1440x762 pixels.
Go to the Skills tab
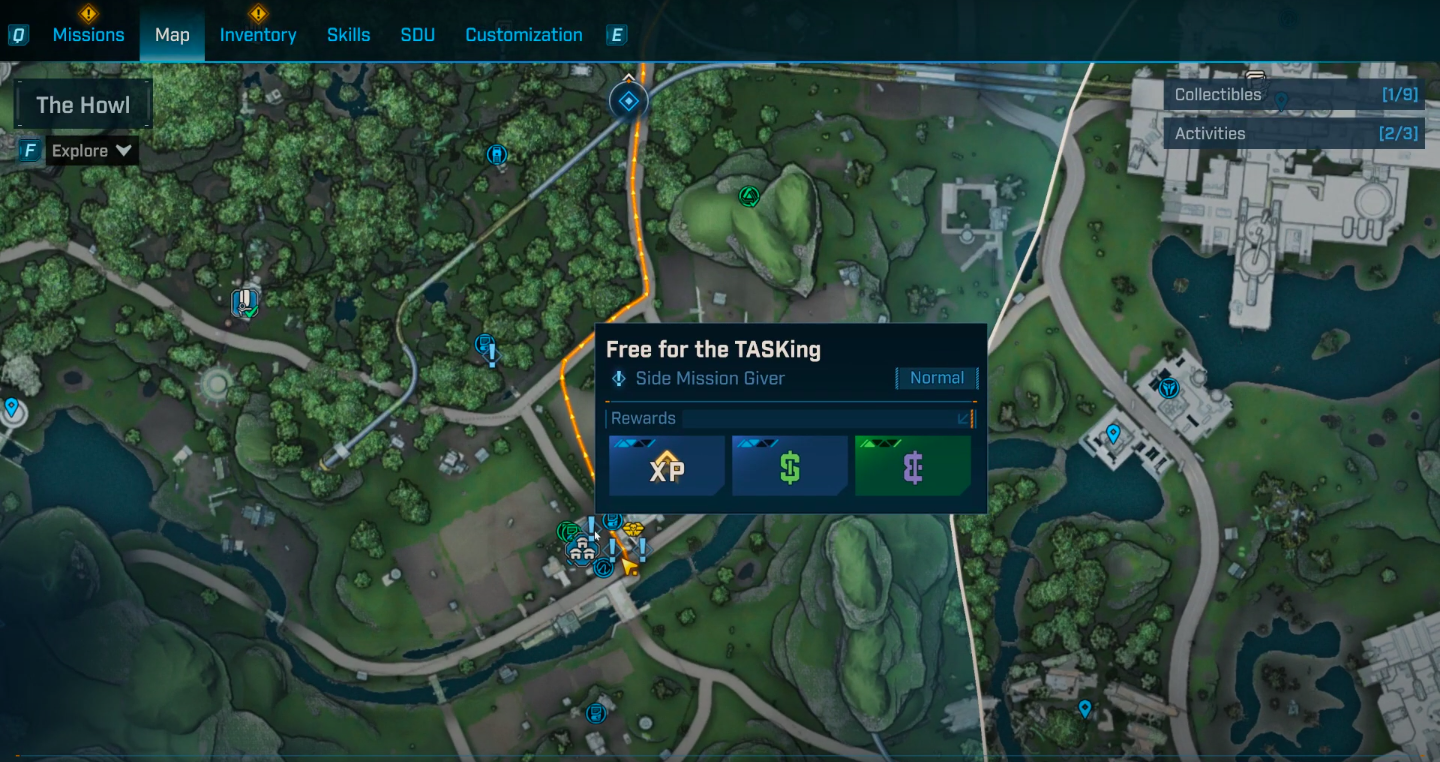[x=348, y=35]
